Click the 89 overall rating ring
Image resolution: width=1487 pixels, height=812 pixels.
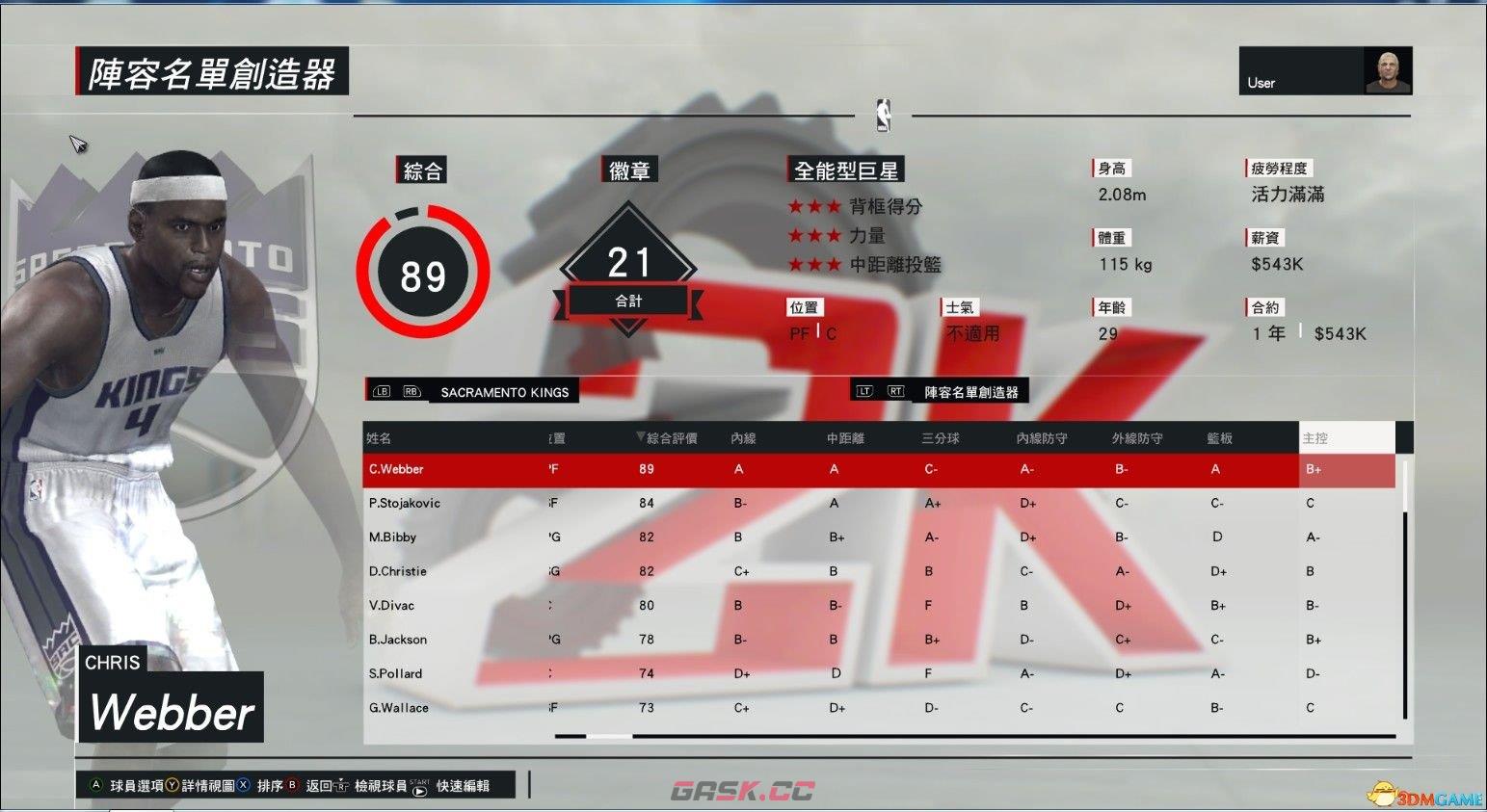point(421,273)
